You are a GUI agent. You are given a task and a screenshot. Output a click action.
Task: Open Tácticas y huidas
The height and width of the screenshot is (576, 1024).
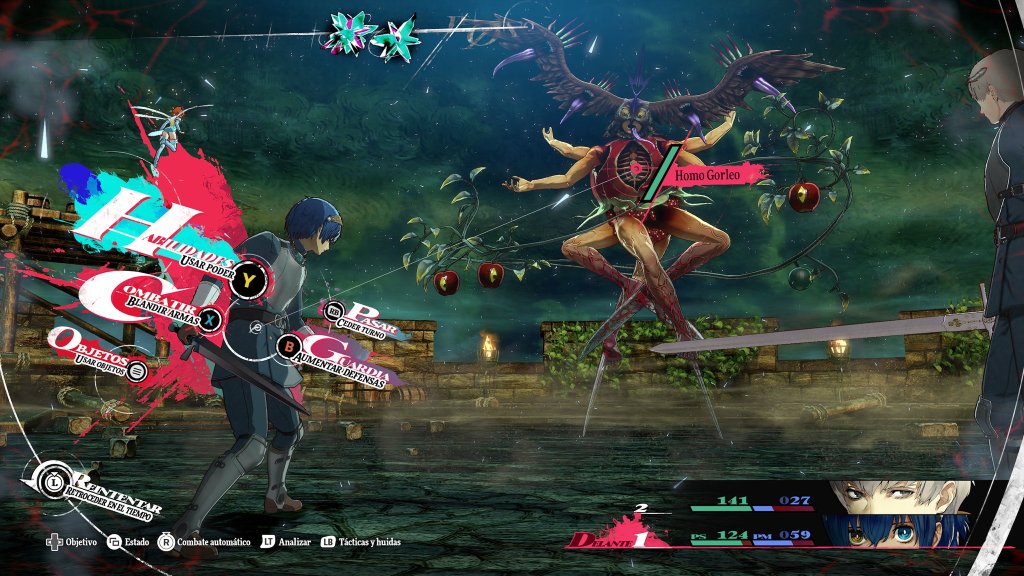click(364, 541)
